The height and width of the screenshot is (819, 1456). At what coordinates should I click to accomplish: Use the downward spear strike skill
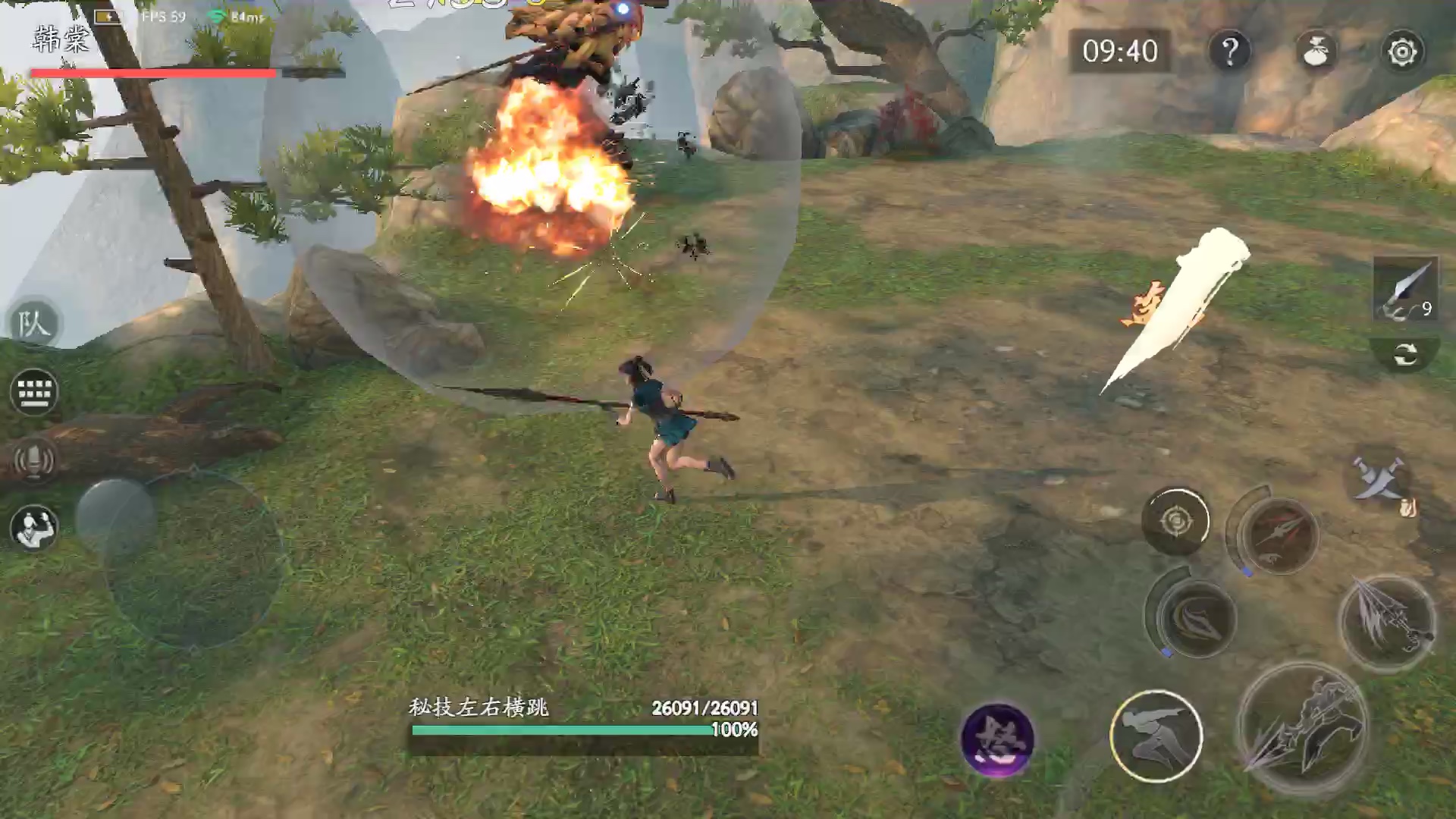(1387, 622)
